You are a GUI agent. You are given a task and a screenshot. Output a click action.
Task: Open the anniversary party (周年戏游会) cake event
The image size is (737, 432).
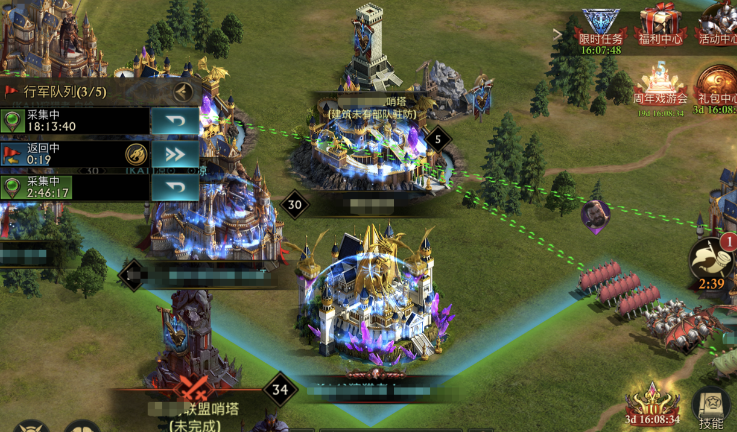click(x=659, y=84)
